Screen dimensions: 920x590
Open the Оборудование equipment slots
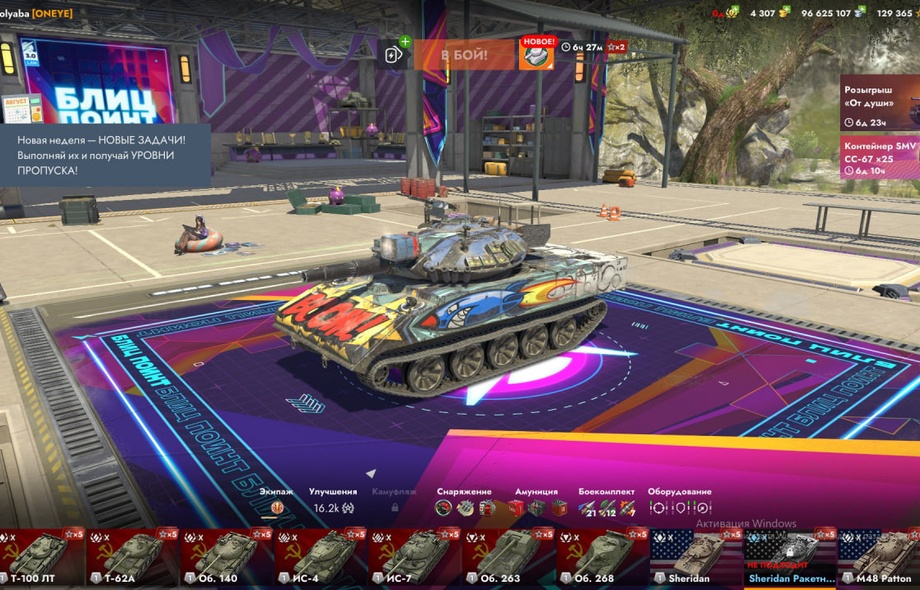tap(679, 507)
